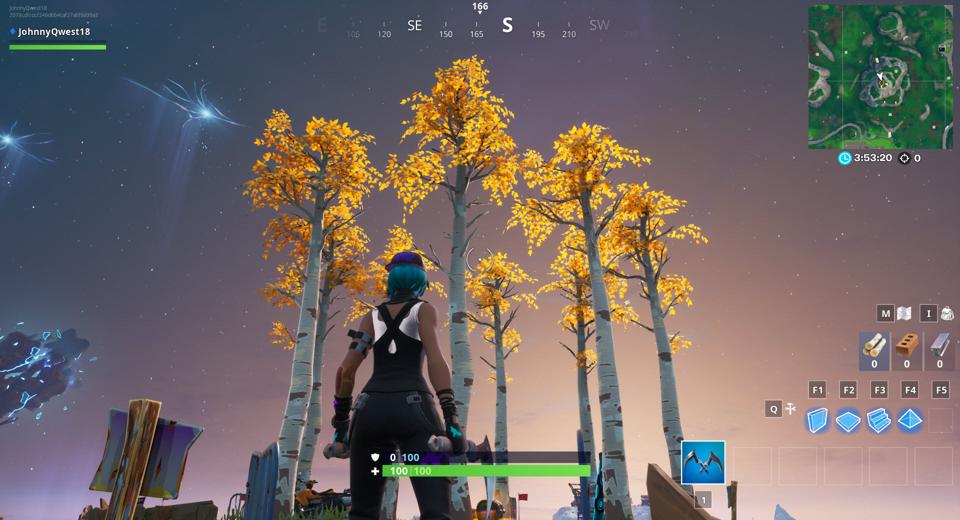Select the floor building piece

point(848,420)
